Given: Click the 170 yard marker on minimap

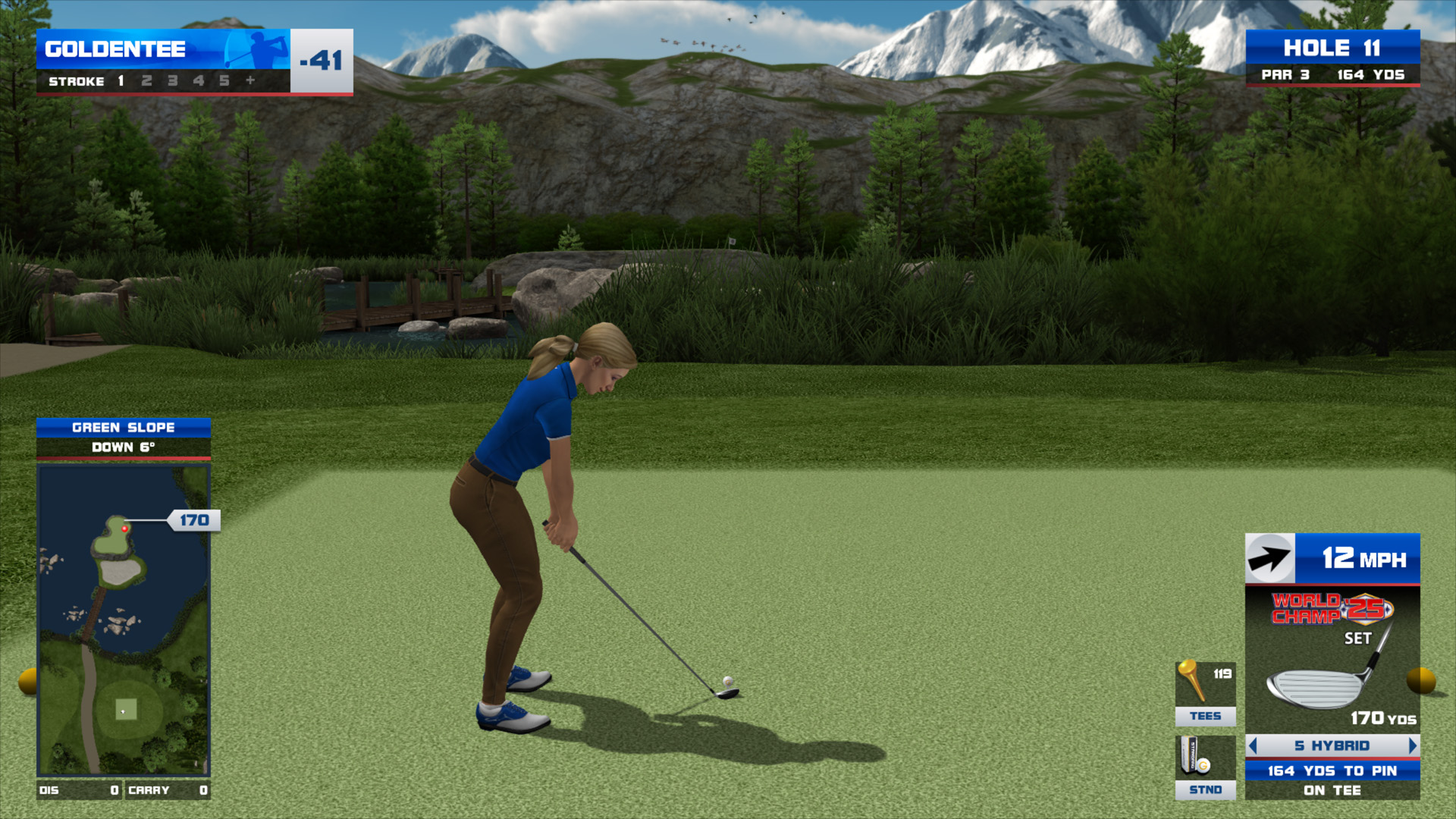Looking at the screenshot, I should click(194, 520).
